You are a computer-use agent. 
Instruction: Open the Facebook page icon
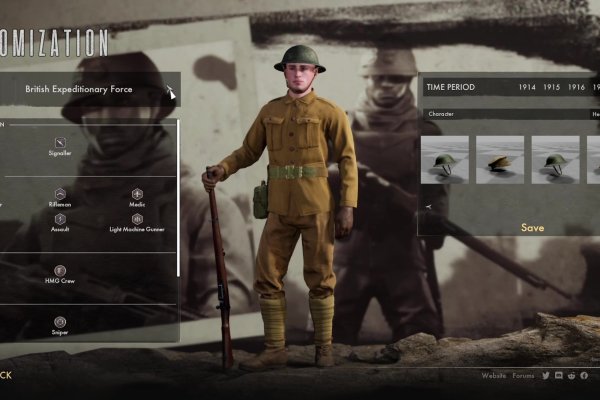click(x=584, y=376)
